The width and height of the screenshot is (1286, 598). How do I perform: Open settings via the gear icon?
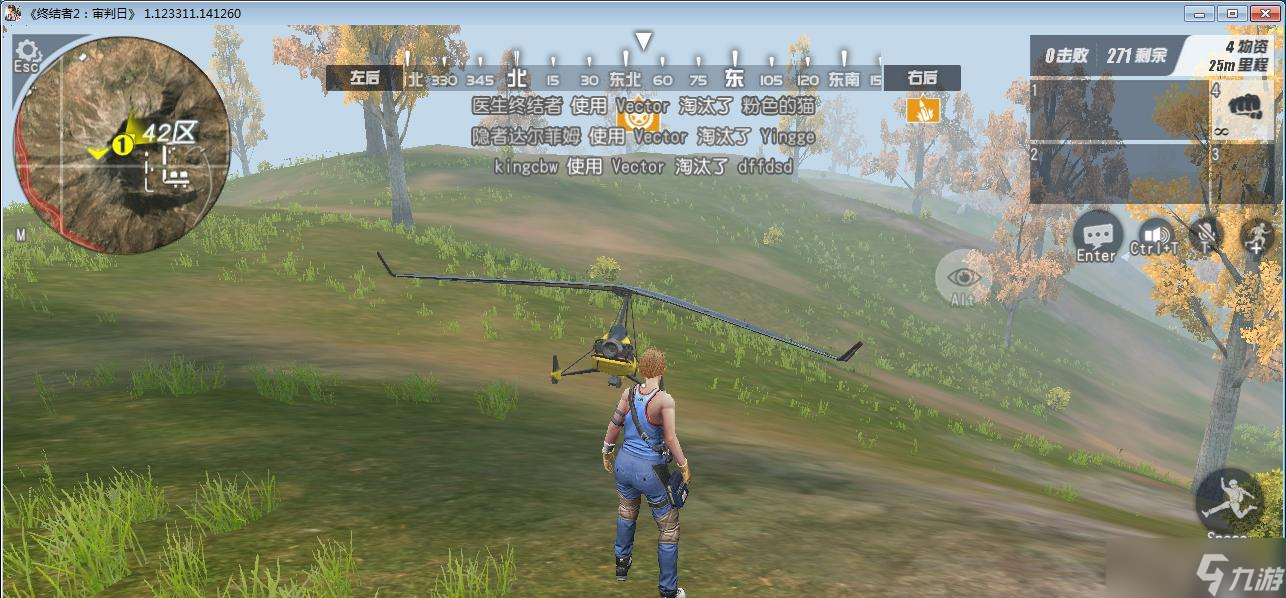tap(27, 50)
